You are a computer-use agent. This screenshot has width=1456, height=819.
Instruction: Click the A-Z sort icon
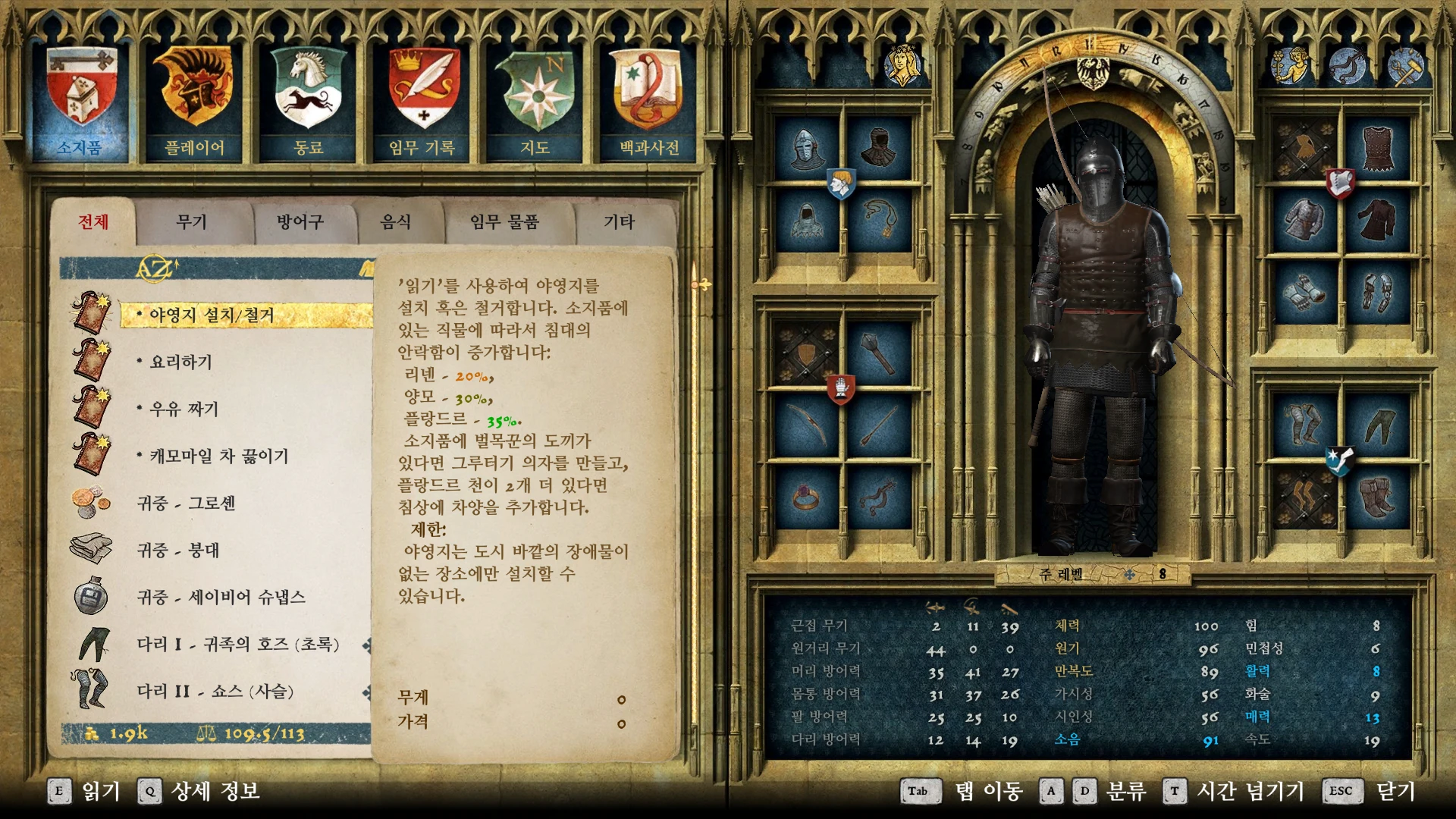pos(155,268)
